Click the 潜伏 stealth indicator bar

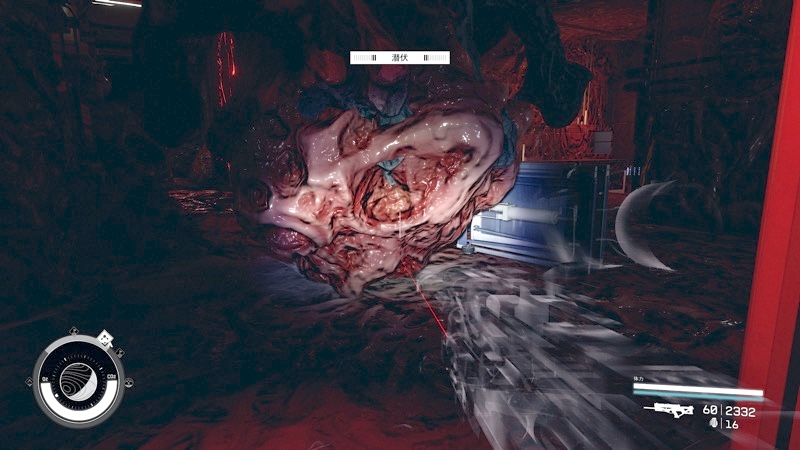[x=399, y=59]
